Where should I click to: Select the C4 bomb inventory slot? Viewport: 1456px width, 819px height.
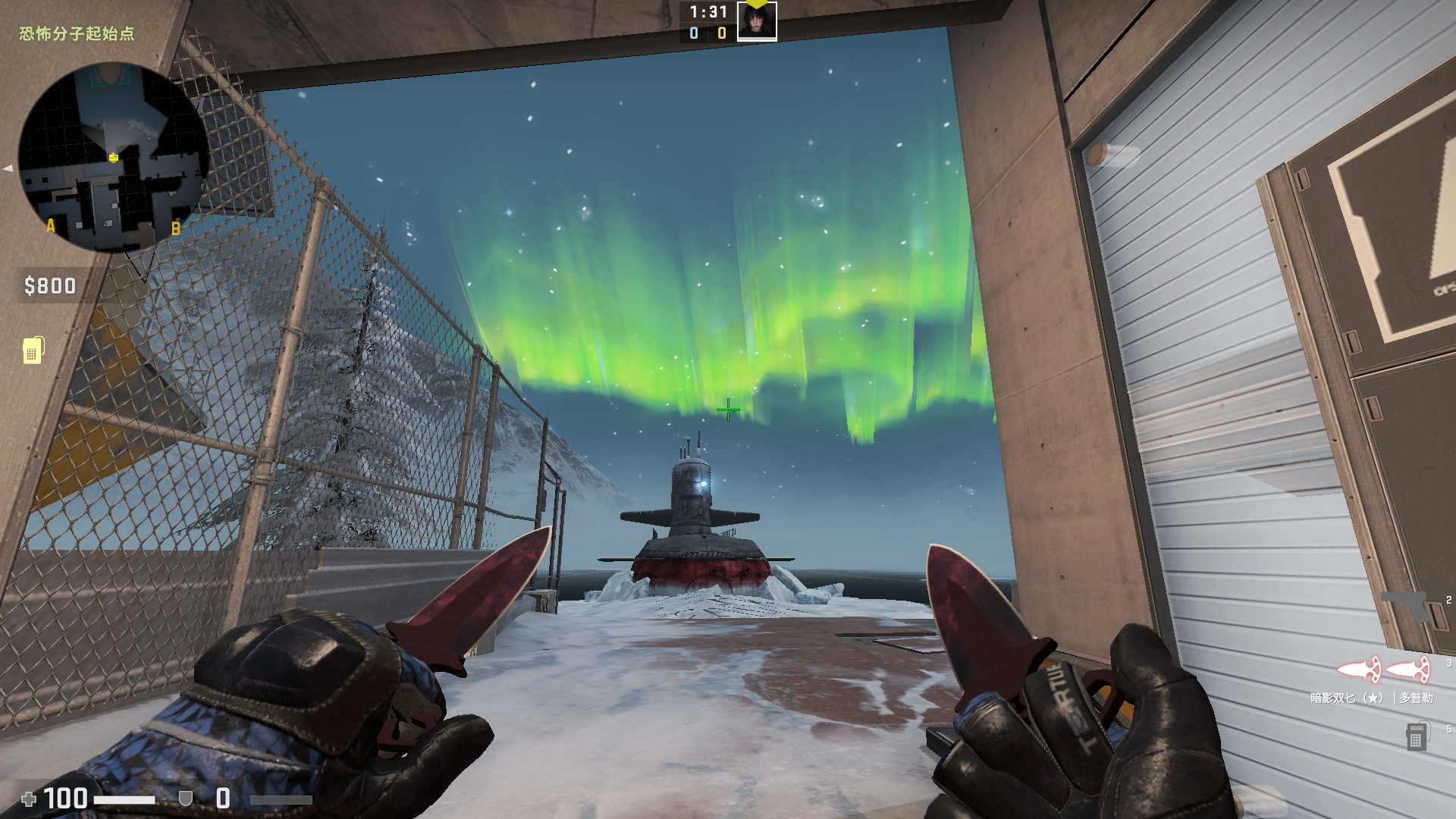point(1416,736)
